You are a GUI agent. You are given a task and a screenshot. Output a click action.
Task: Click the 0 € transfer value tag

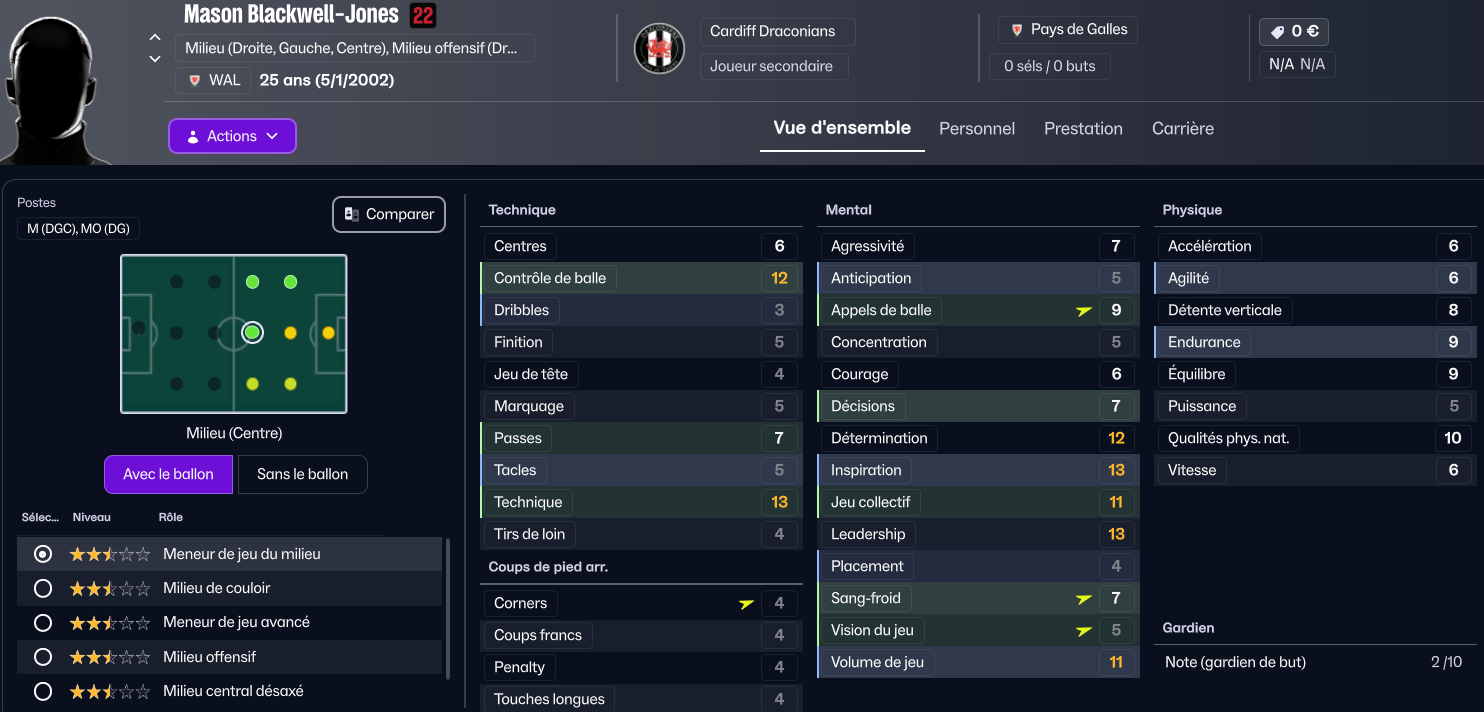[1294, 32]
